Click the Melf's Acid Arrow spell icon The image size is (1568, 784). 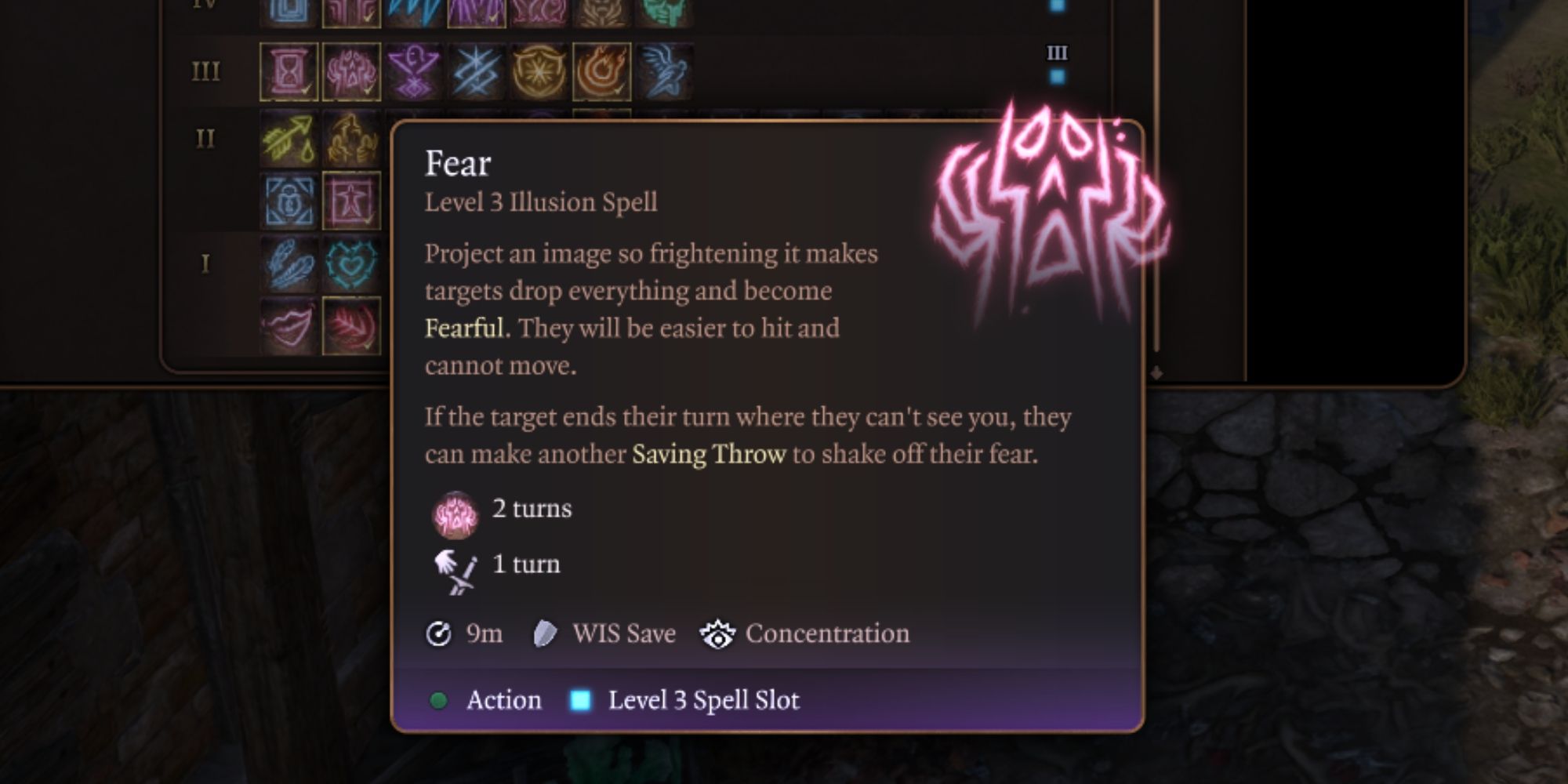click(x=287, y=138)
